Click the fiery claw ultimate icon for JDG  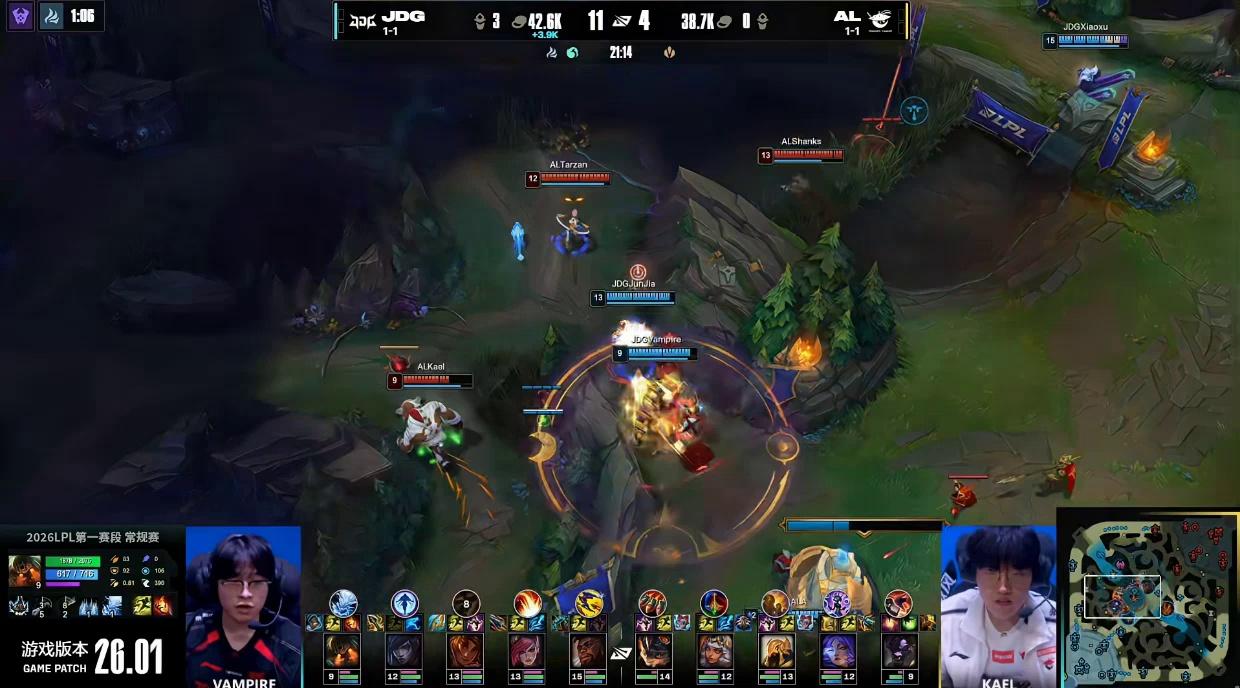[527, 603]
